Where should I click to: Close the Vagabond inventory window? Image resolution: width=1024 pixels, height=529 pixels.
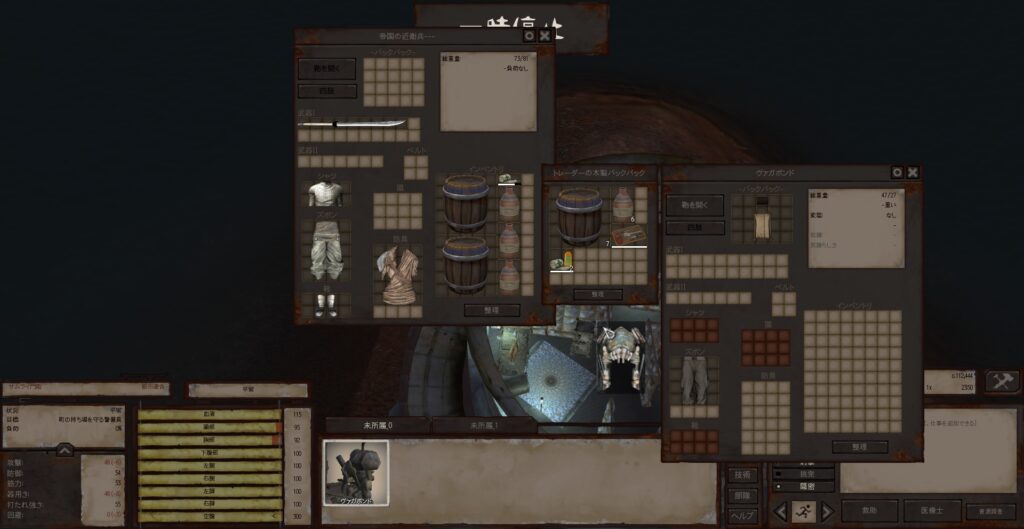tap(913, 172)
